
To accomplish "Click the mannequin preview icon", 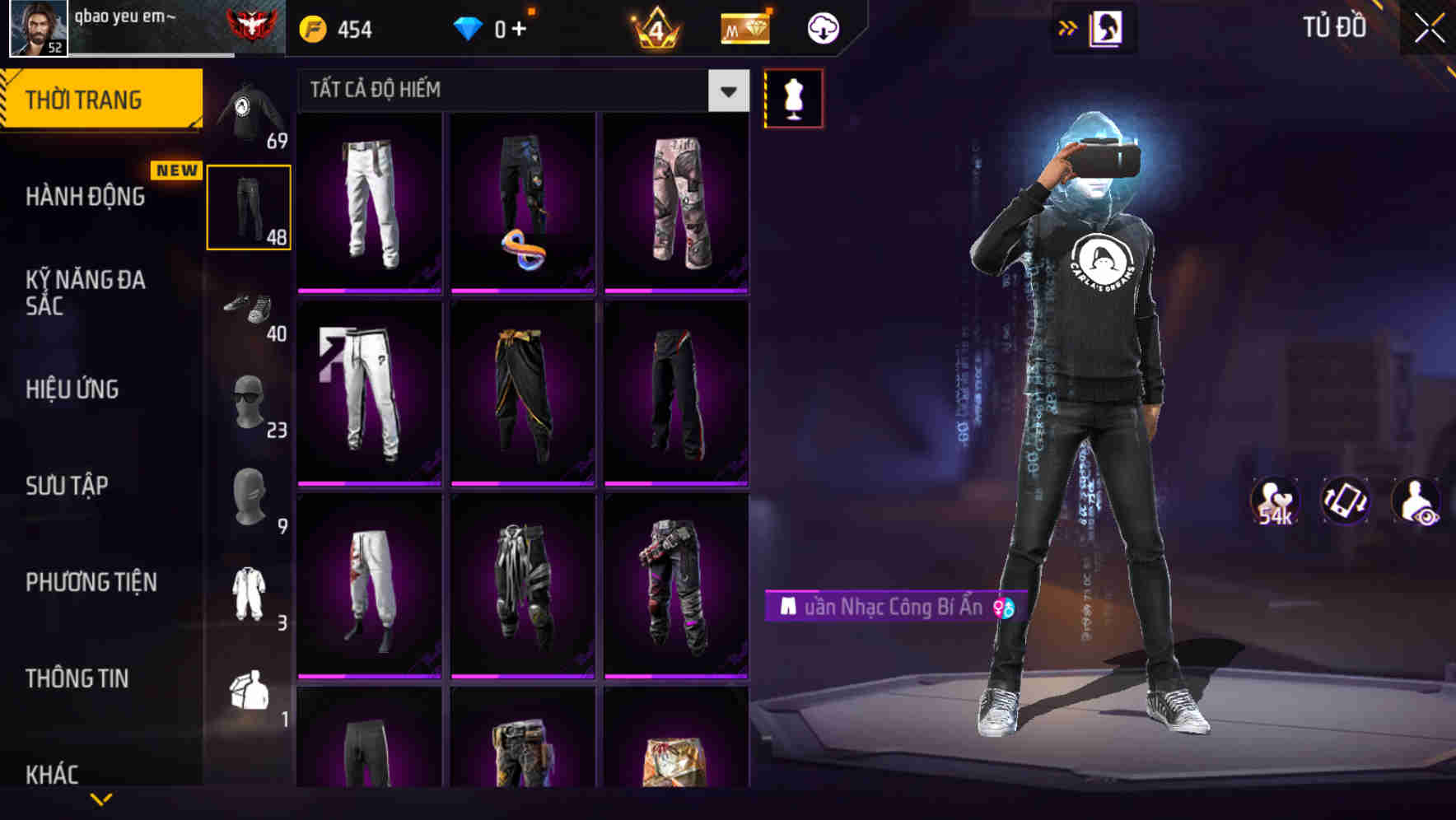I will point(793,96).
